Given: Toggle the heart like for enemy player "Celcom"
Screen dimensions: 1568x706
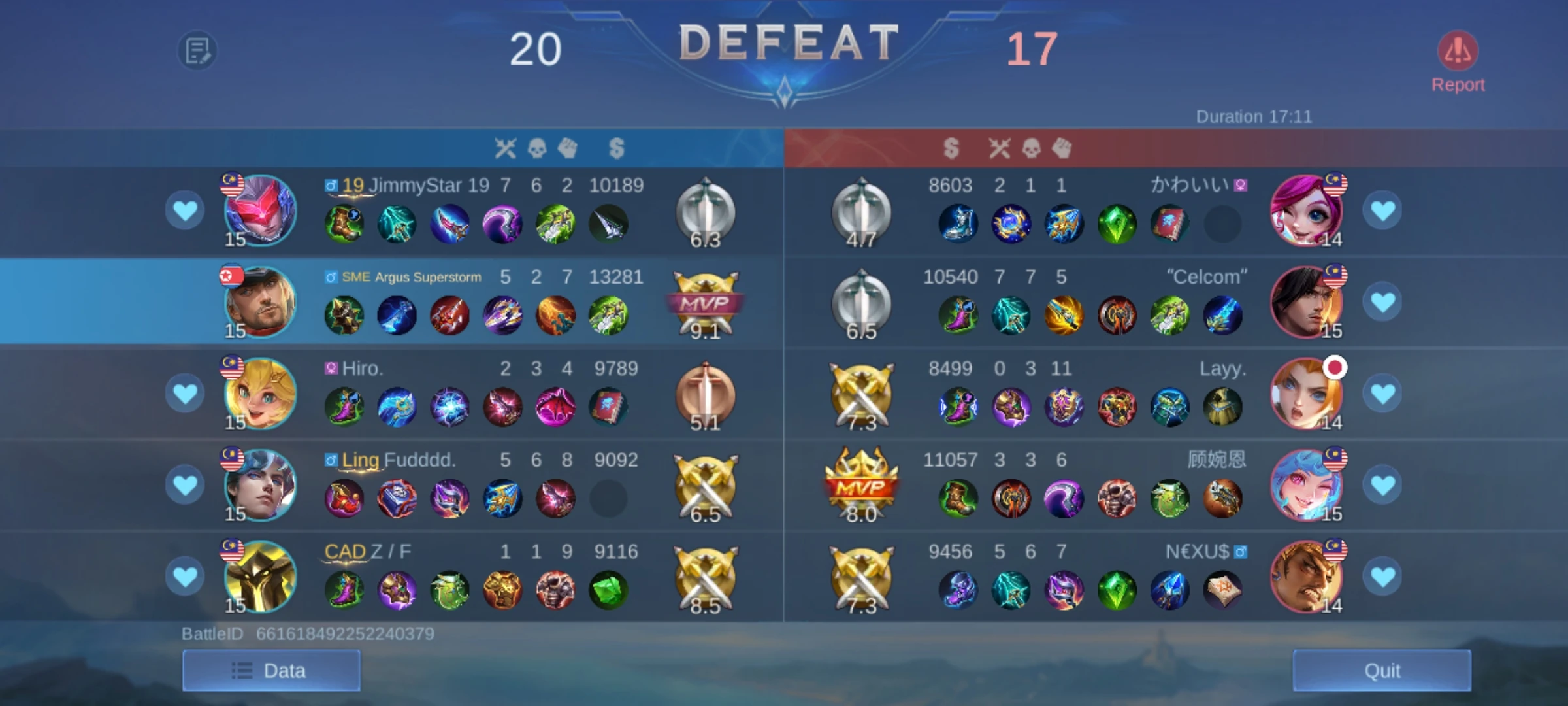Looking at the screenshot, I should click(x=1384, y=301).
